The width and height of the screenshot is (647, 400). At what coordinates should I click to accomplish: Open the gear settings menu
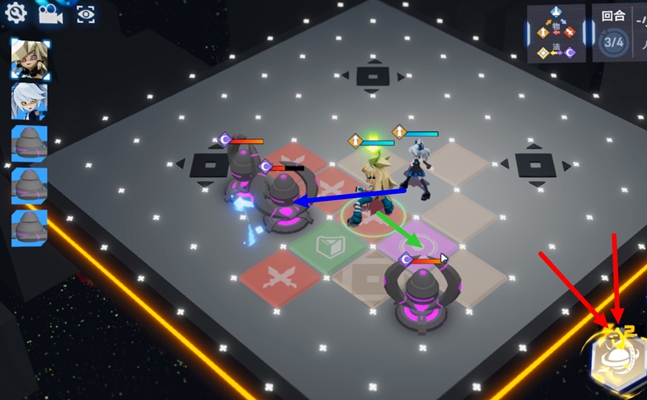pyautogui.click(x=16, y=14)
